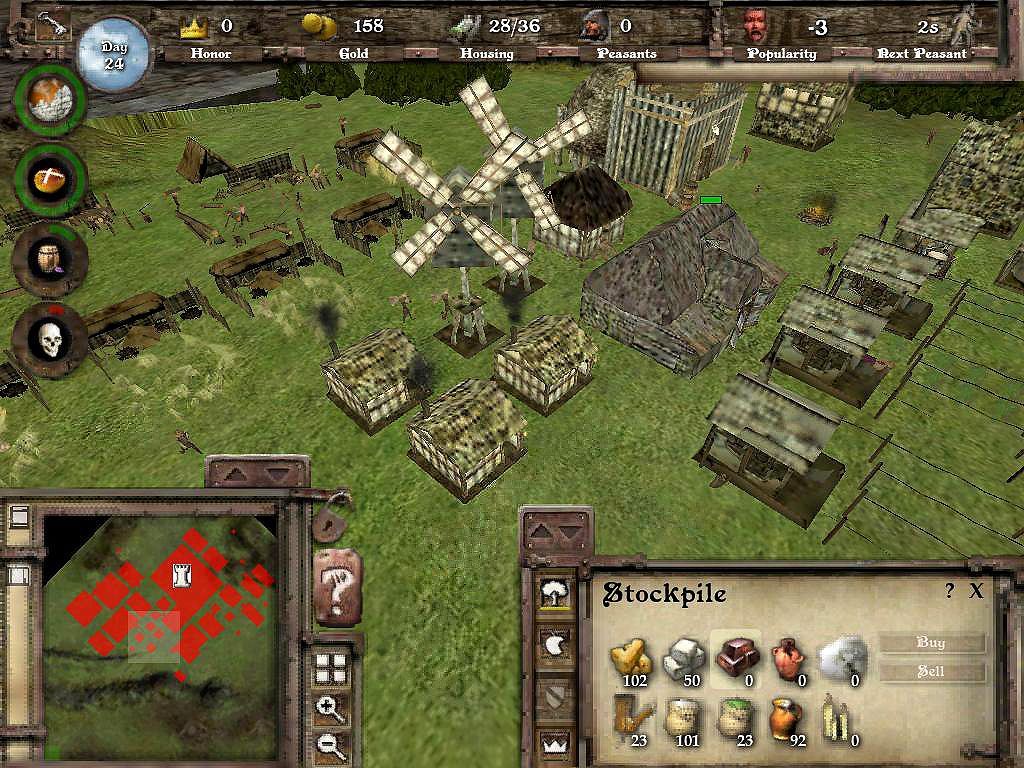This screenshot has height=768, width=1024.
Task: Click the Buy button in Stockpile
Action: [x=931, y=643]
